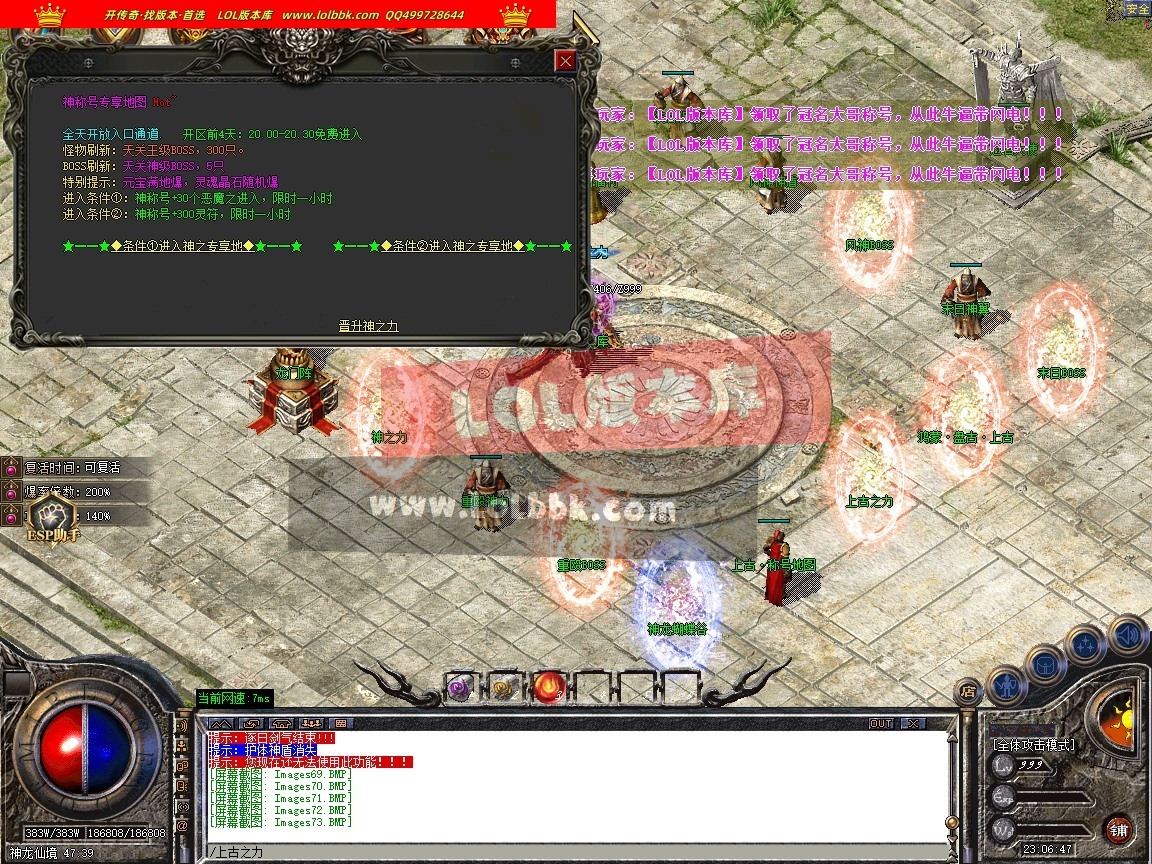
Task: Switch the 全体攻击模式 attack mode label
Action: pos(1033,745)
